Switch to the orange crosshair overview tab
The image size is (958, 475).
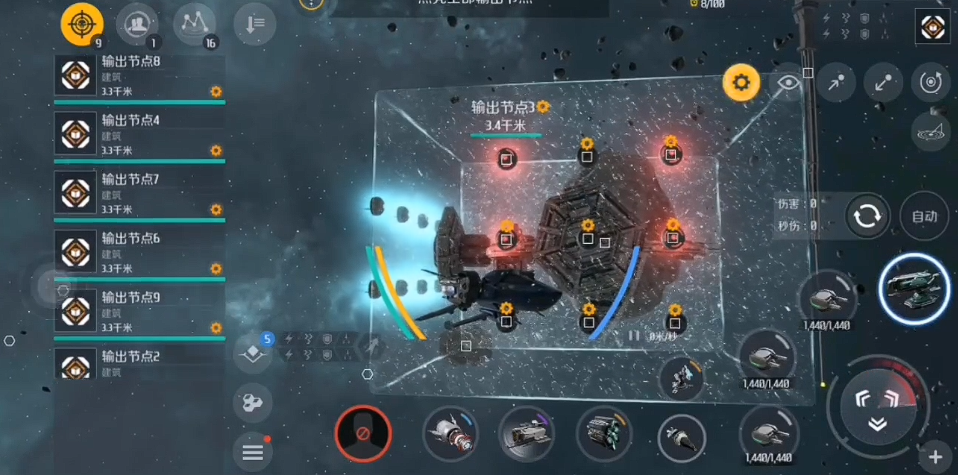point(82,24)
